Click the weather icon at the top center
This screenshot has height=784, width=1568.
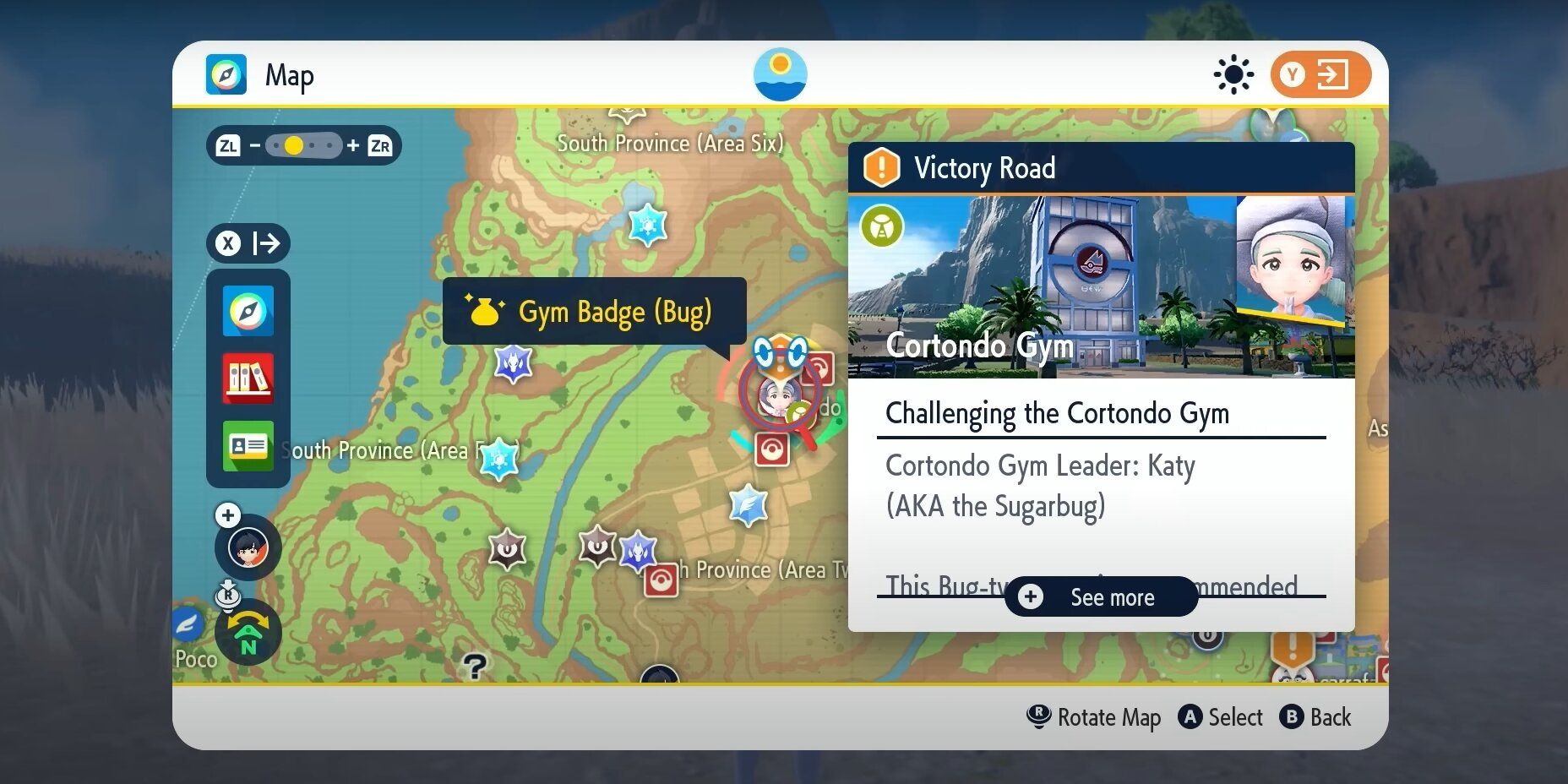(779, 73)
